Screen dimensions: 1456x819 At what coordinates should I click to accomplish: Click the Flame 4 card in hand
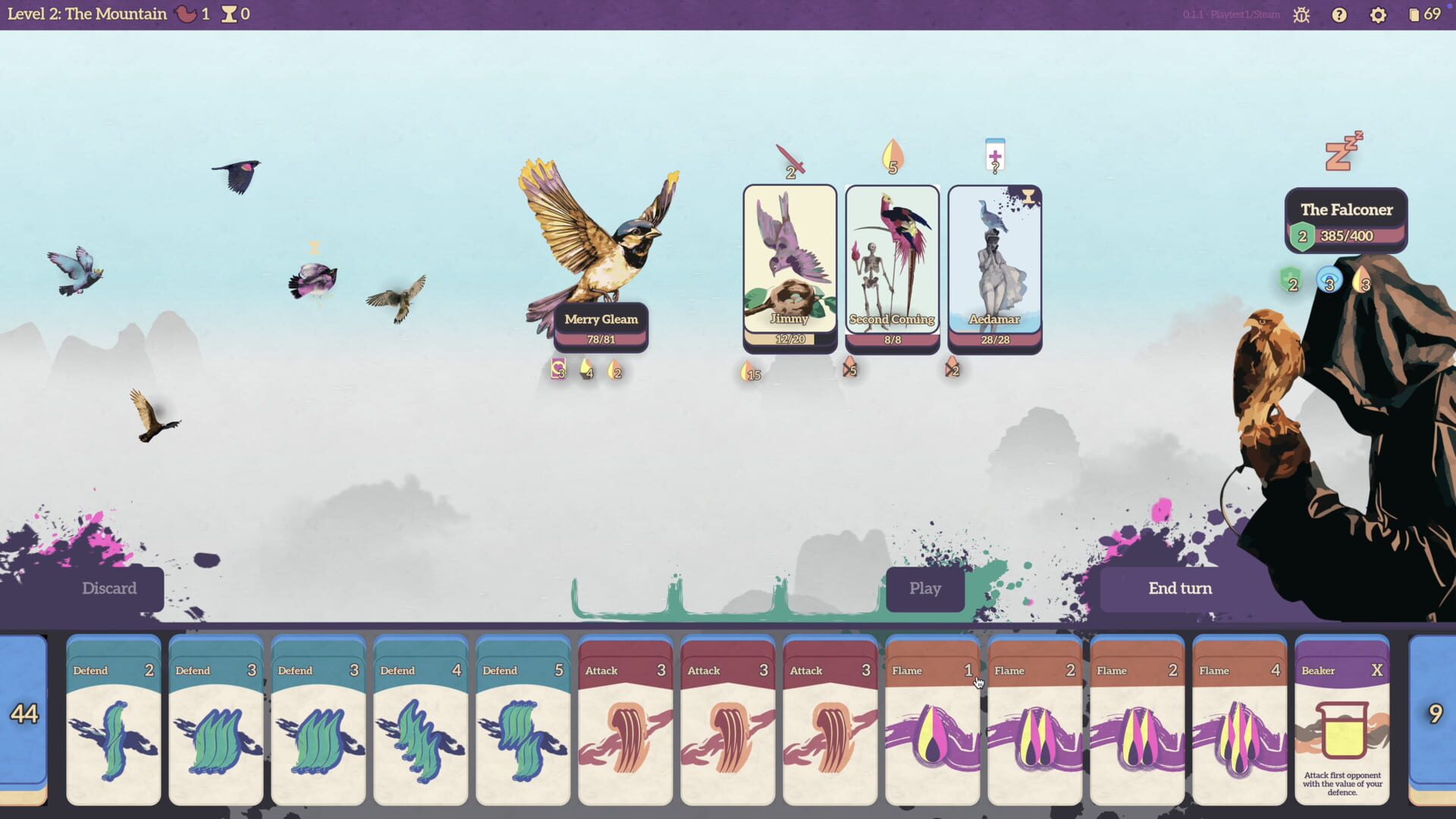tap(1239, 720)
